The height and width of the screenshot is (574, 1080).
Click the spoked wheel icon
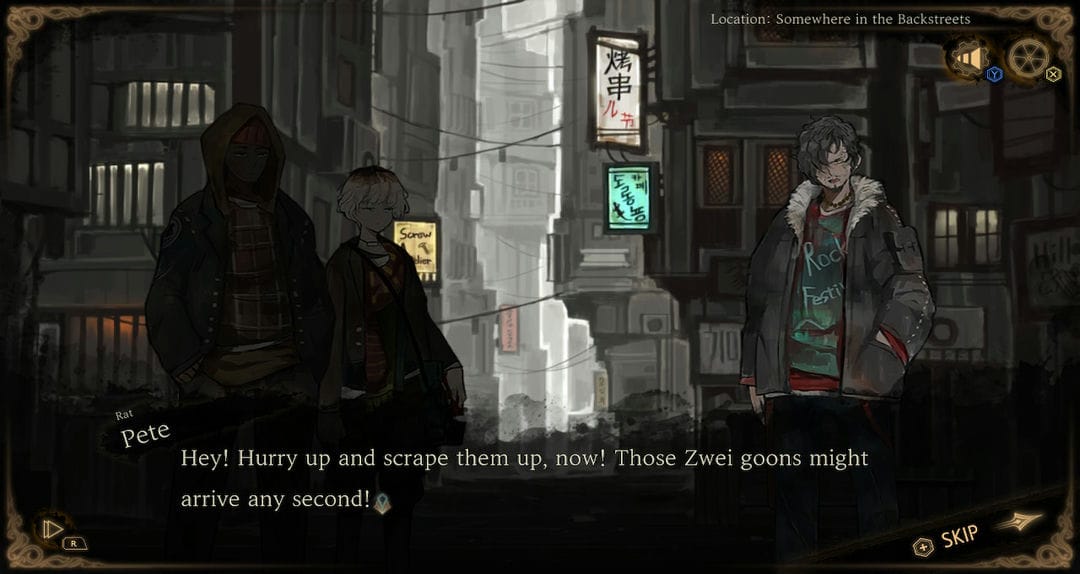click(1028, 58)
